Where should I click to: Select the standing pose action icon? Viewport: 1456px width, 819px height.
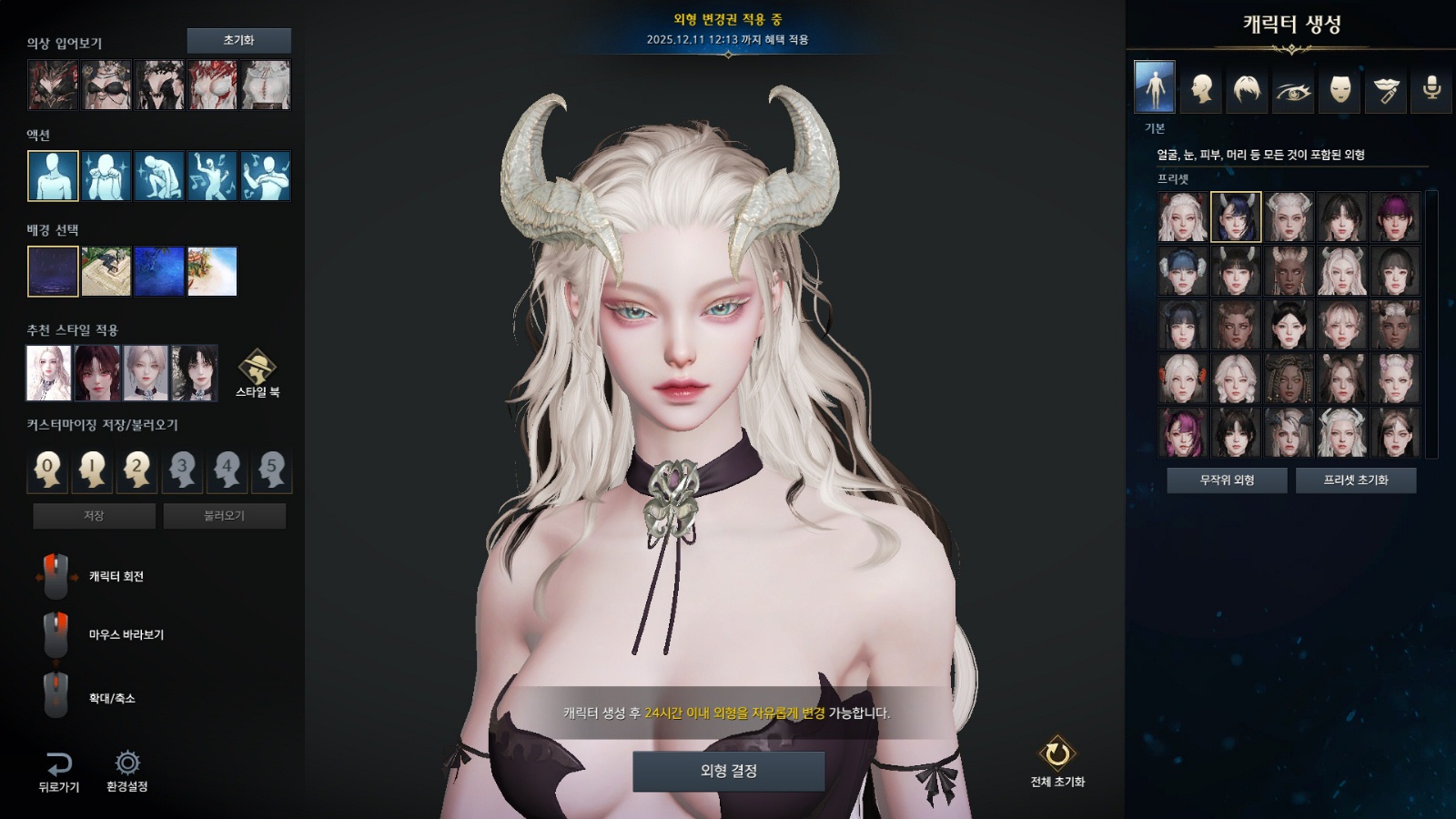(x=53, y=176)
